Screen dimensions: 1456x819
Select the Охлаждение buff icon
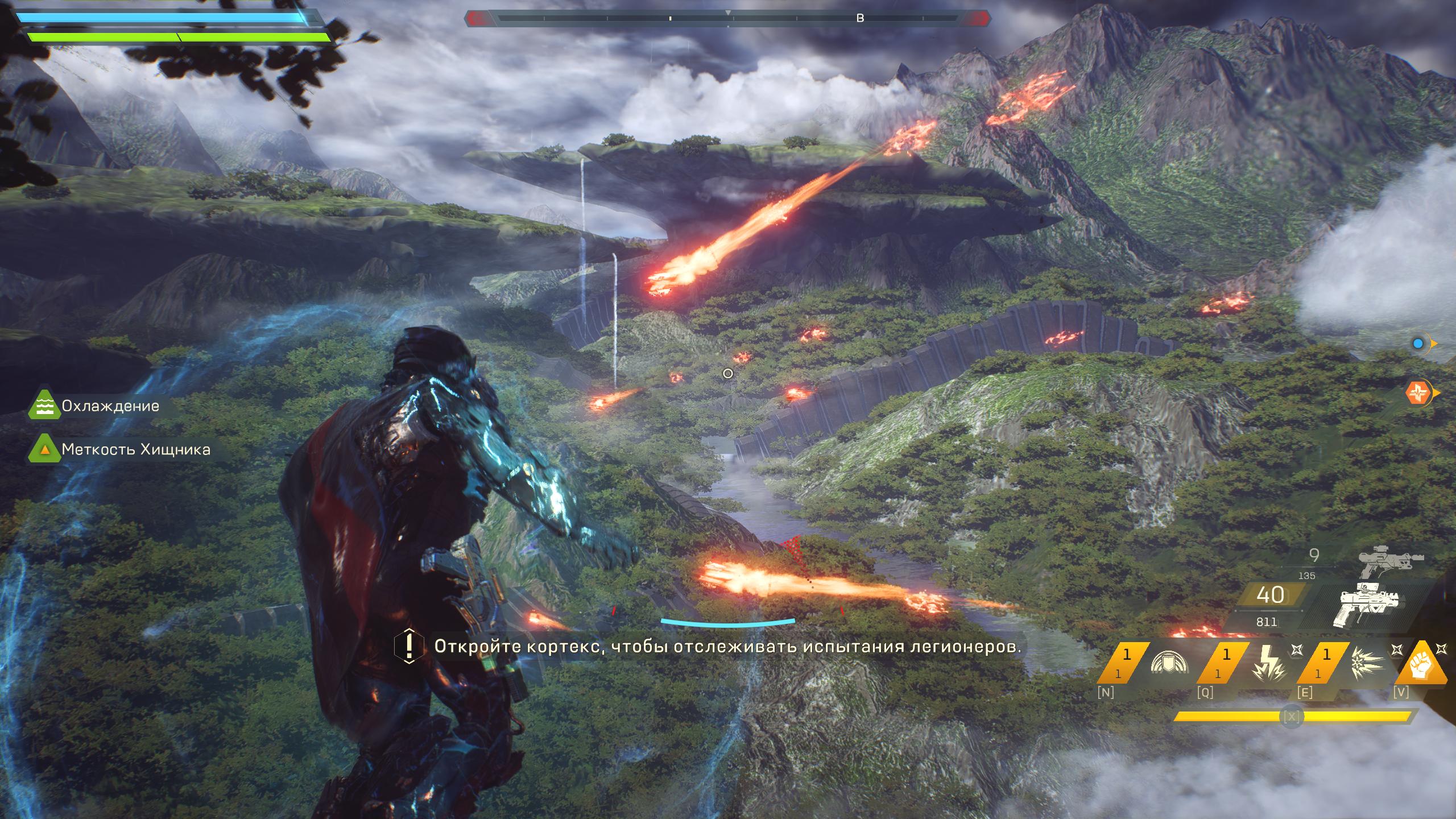coord(44,406)
